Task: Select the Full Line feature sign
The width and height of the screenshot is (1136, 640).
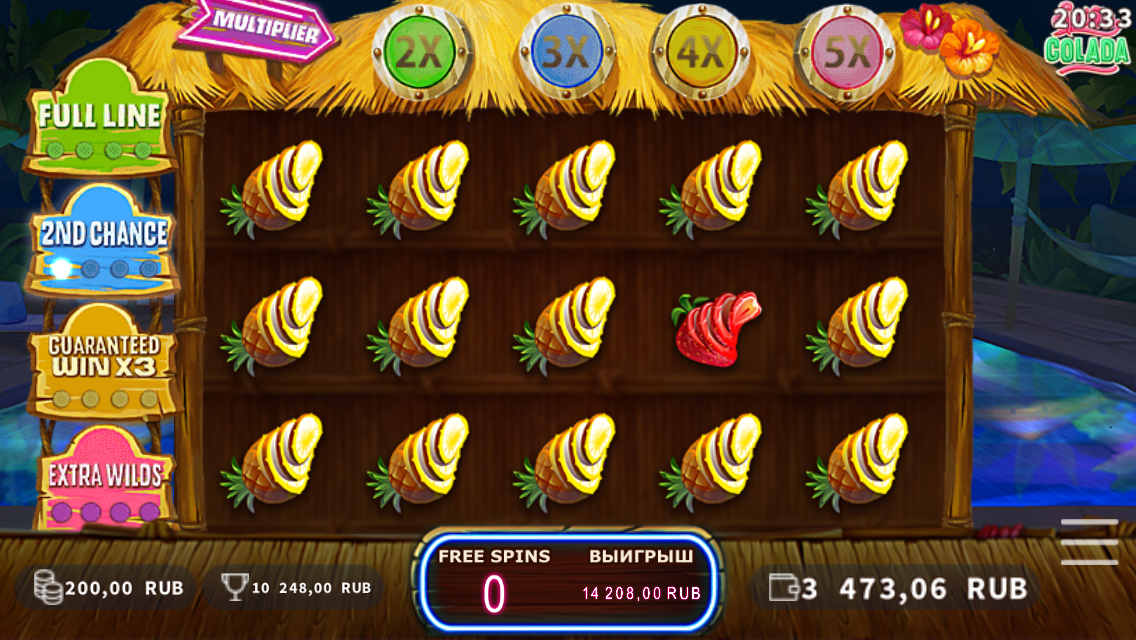Action: click(x=100, y=118)
